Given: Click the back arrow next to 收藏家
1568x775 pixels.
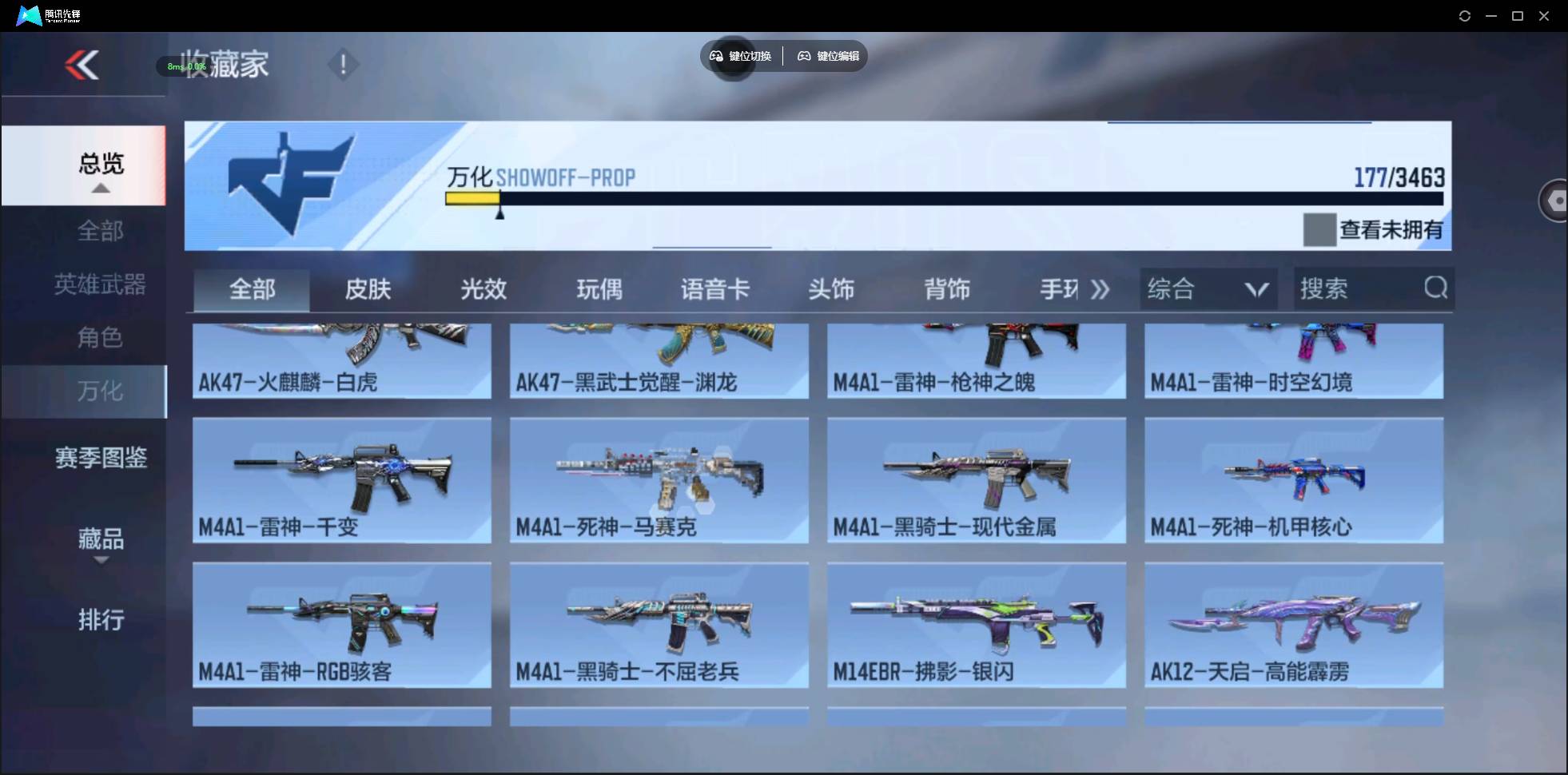Looking at the screenshot, I should [82, 66].
